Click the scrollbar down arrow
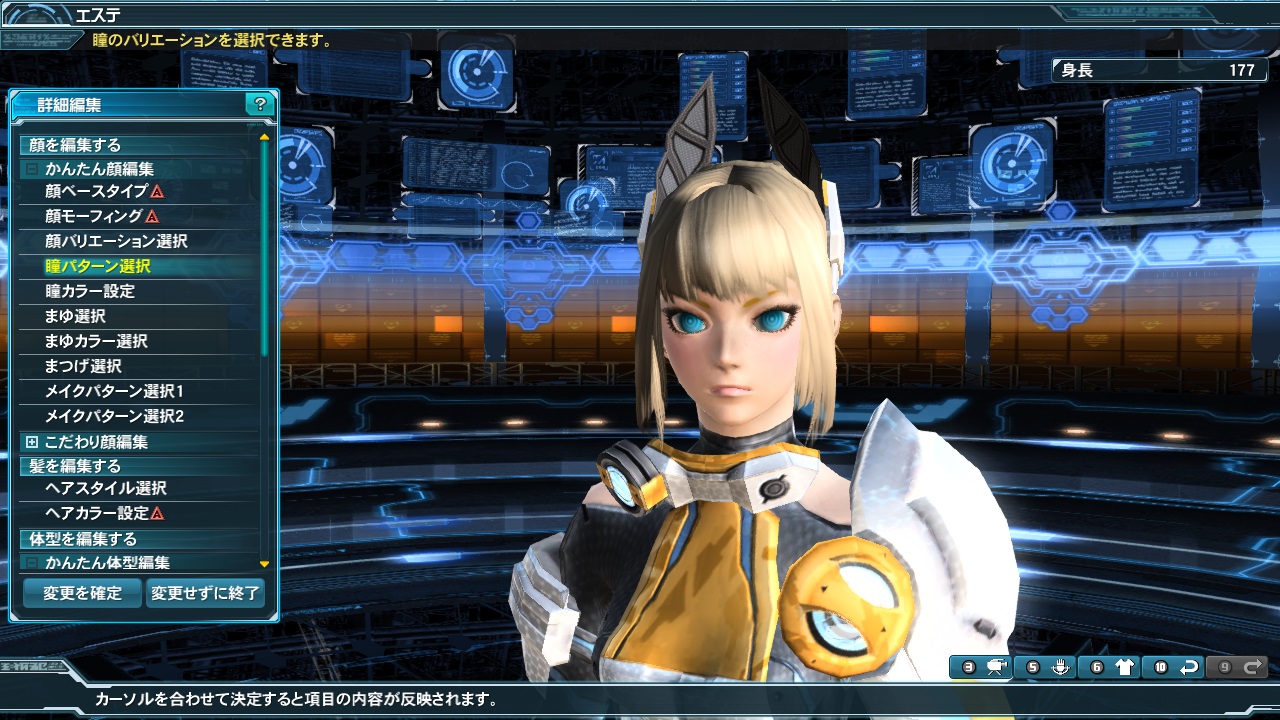The width and height of the screenshot is (1280, 720). tap(263, 564)
